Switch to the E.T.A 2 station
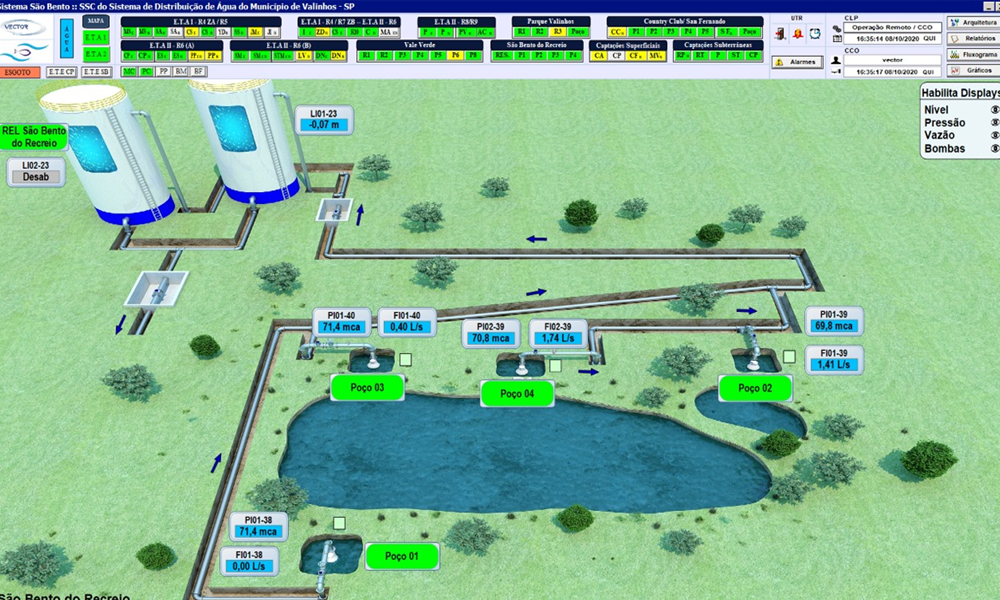 point(96,53)
